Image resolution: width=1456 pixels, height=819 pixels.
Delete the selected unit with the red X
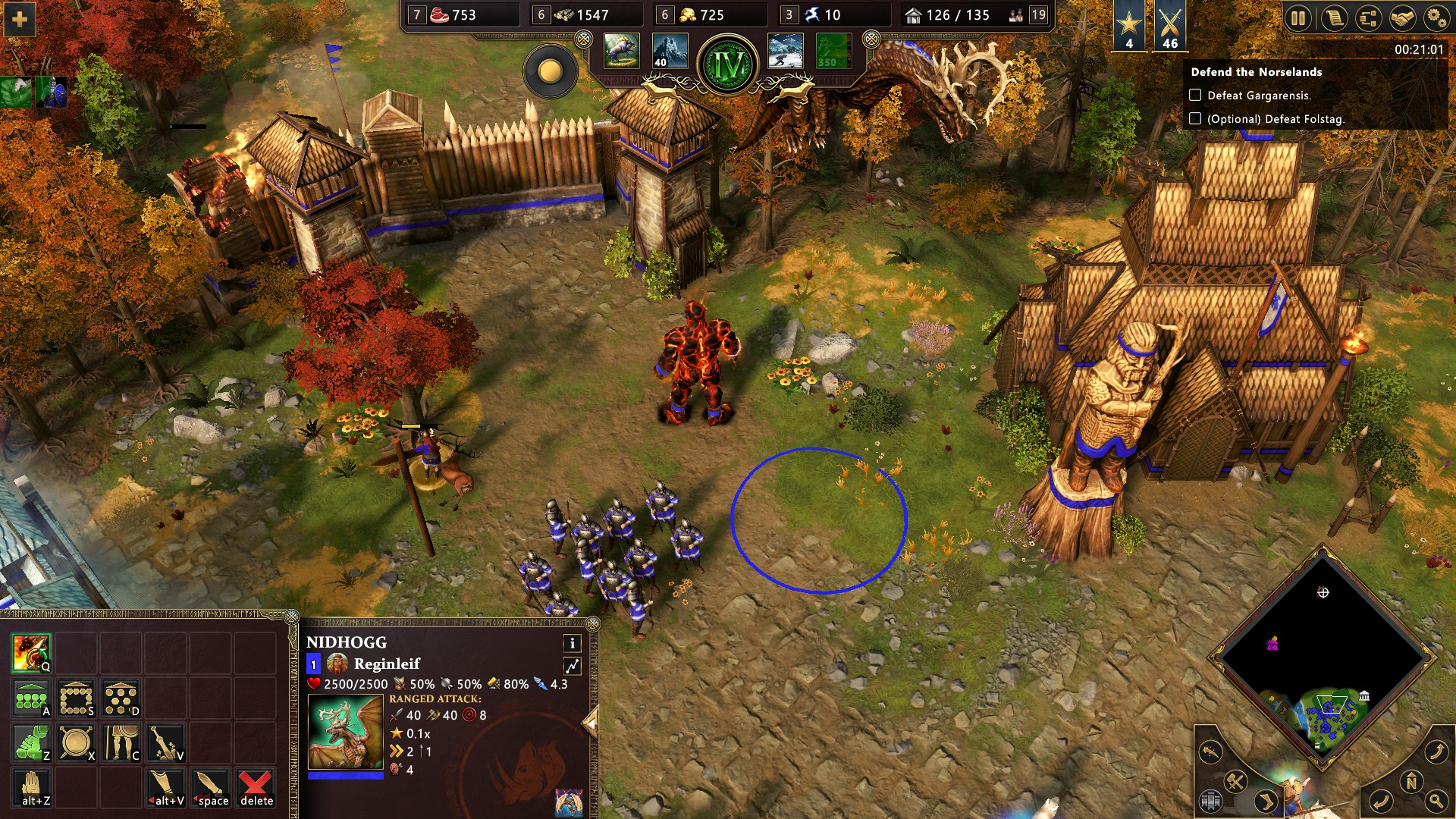click(x=256, y=787)
